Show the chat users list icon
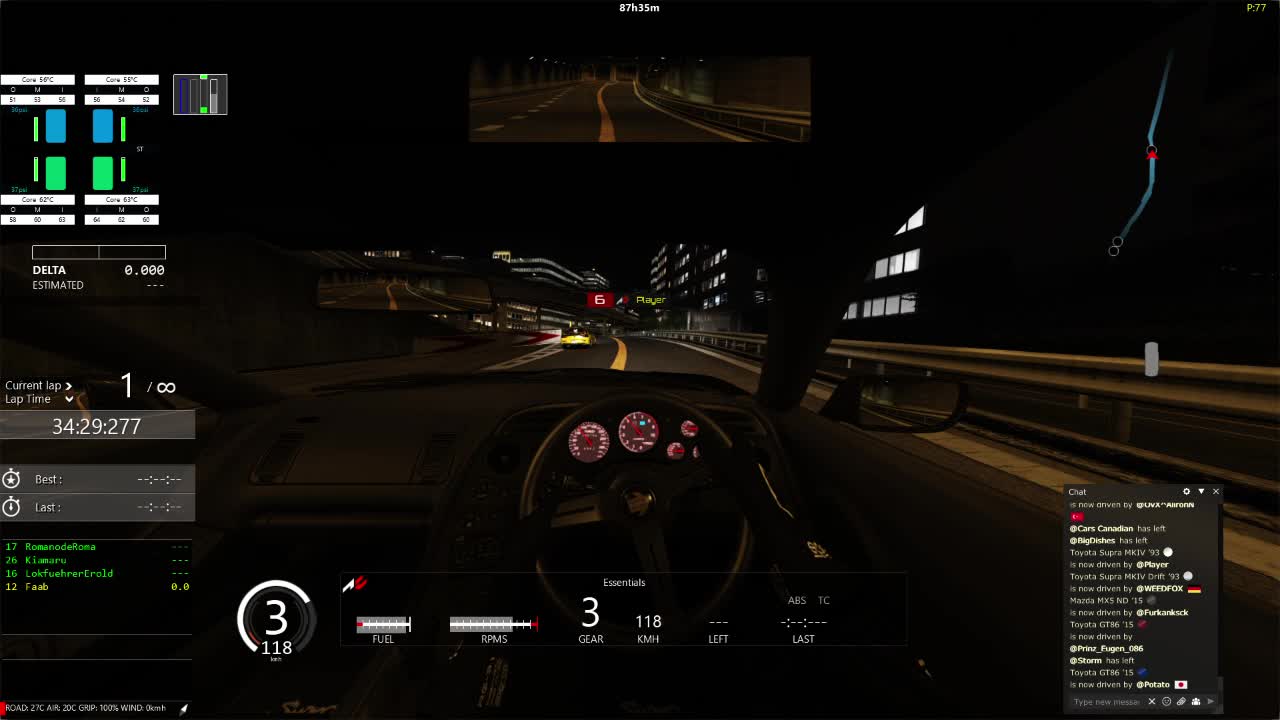 (1195, 702)
